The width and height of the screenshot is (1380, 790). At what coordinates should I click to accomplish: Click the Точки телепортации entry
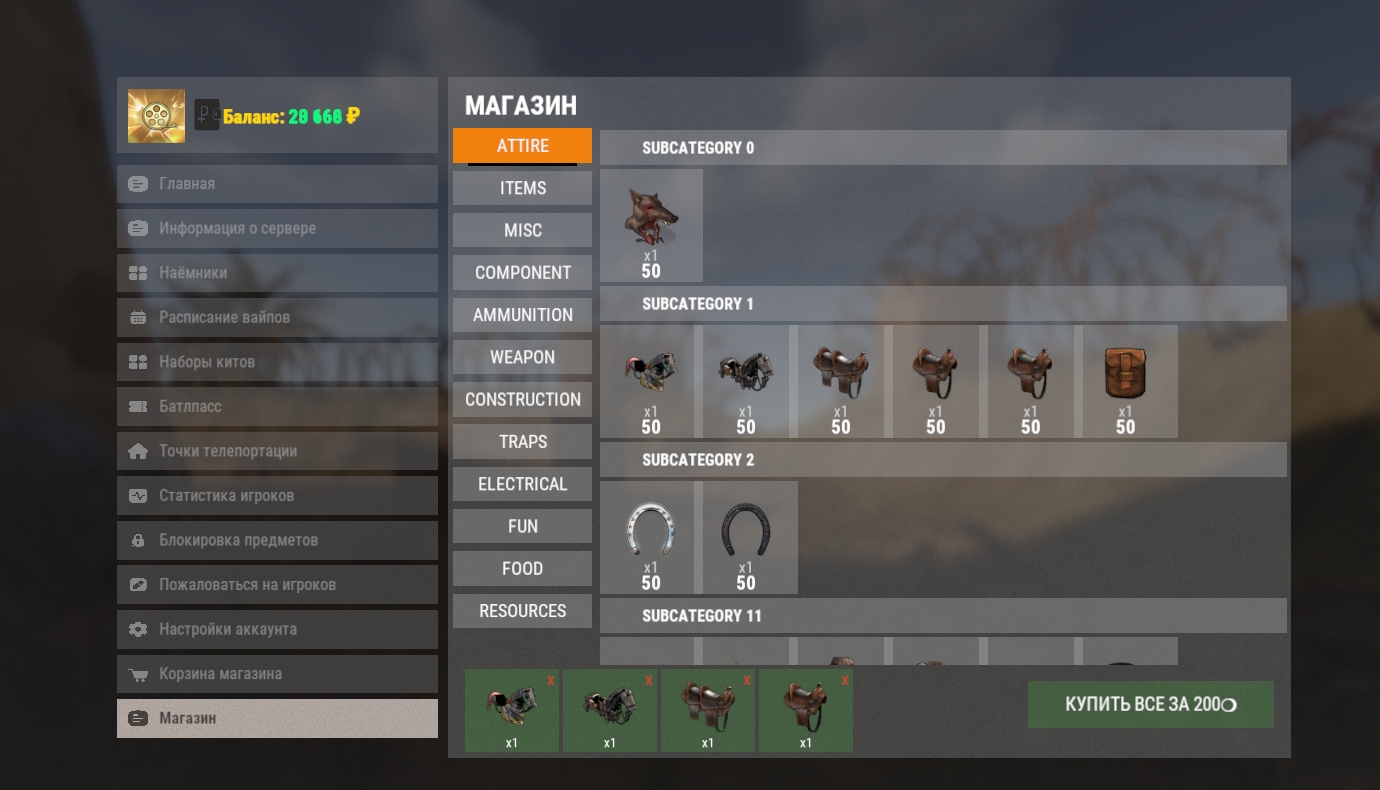tap(277, 451)
